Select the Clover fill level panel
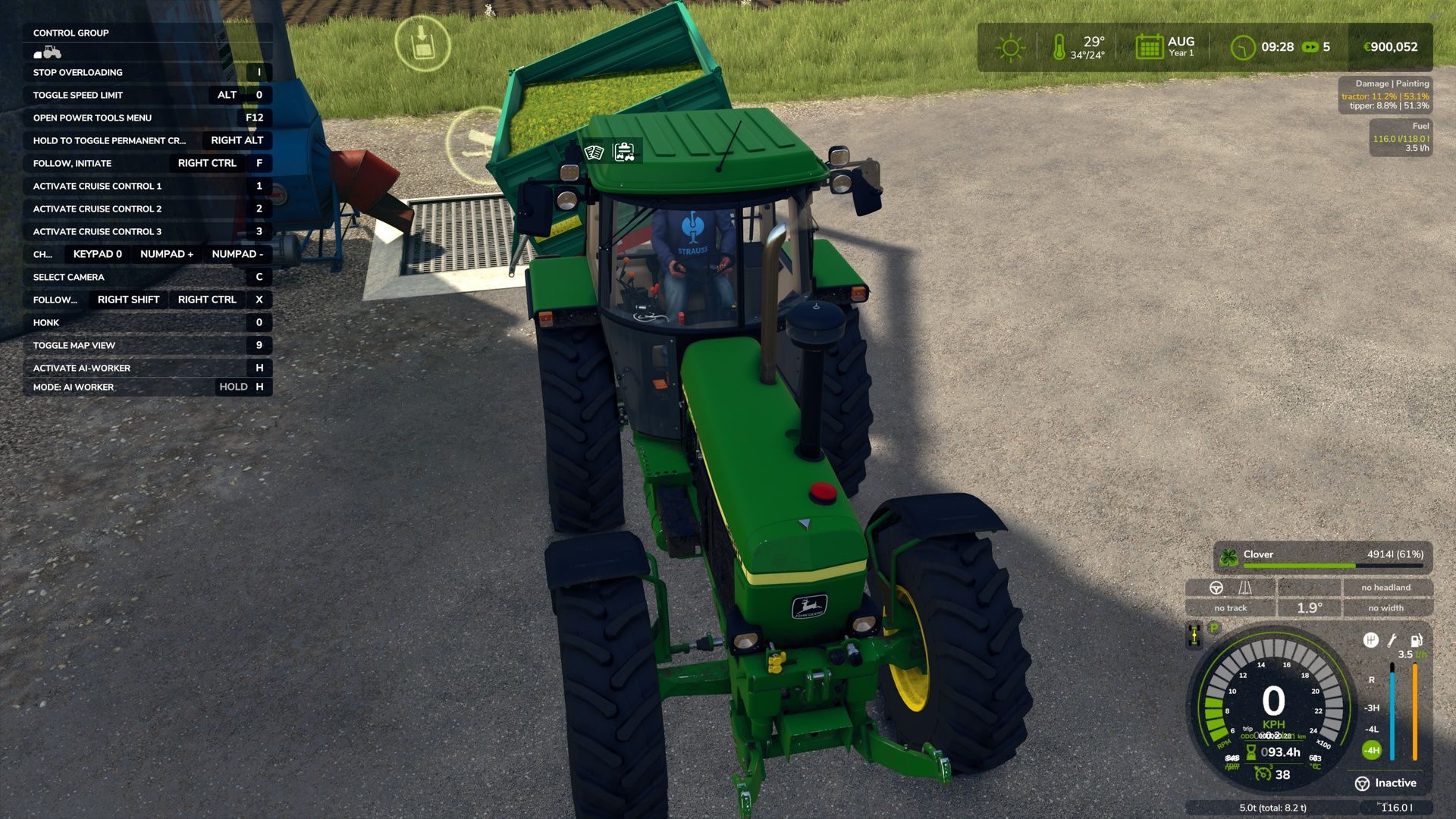 click(x=1323, y=556)
